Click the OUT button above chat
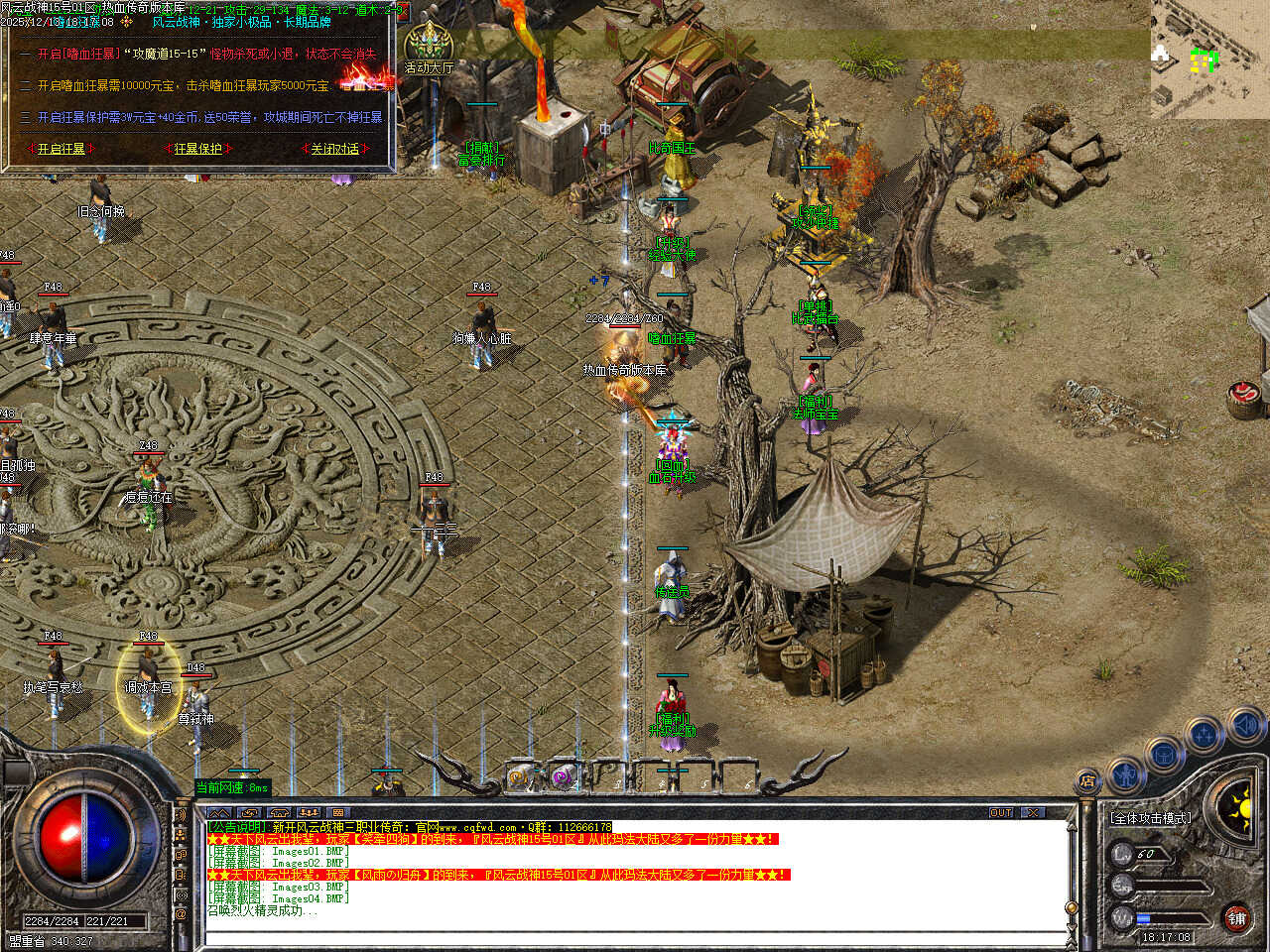This screenshot has width=1270, height=952. click(1001, 813)
